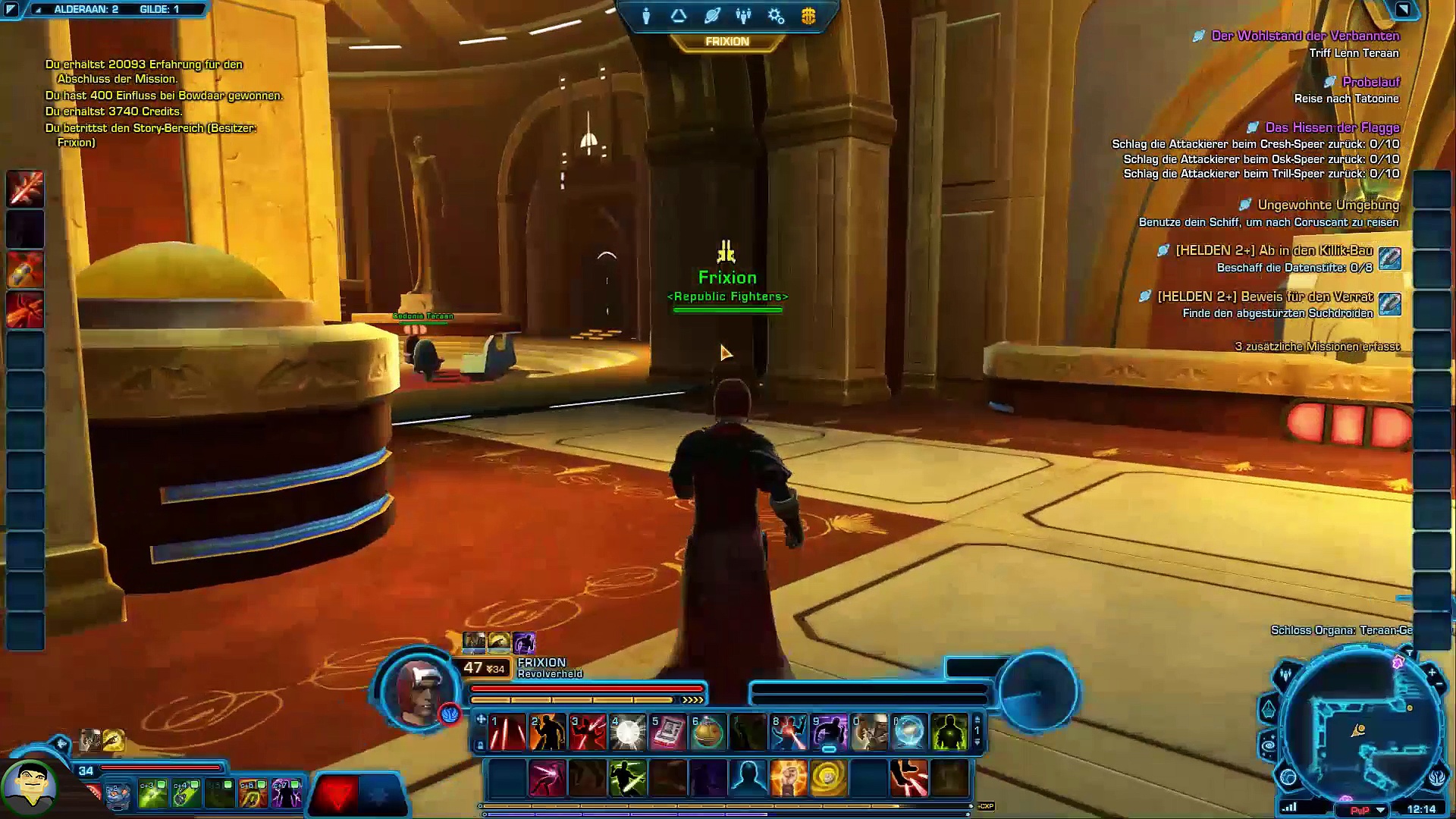
Task: Click the Frixion player portrait
Action: [419, 689]
